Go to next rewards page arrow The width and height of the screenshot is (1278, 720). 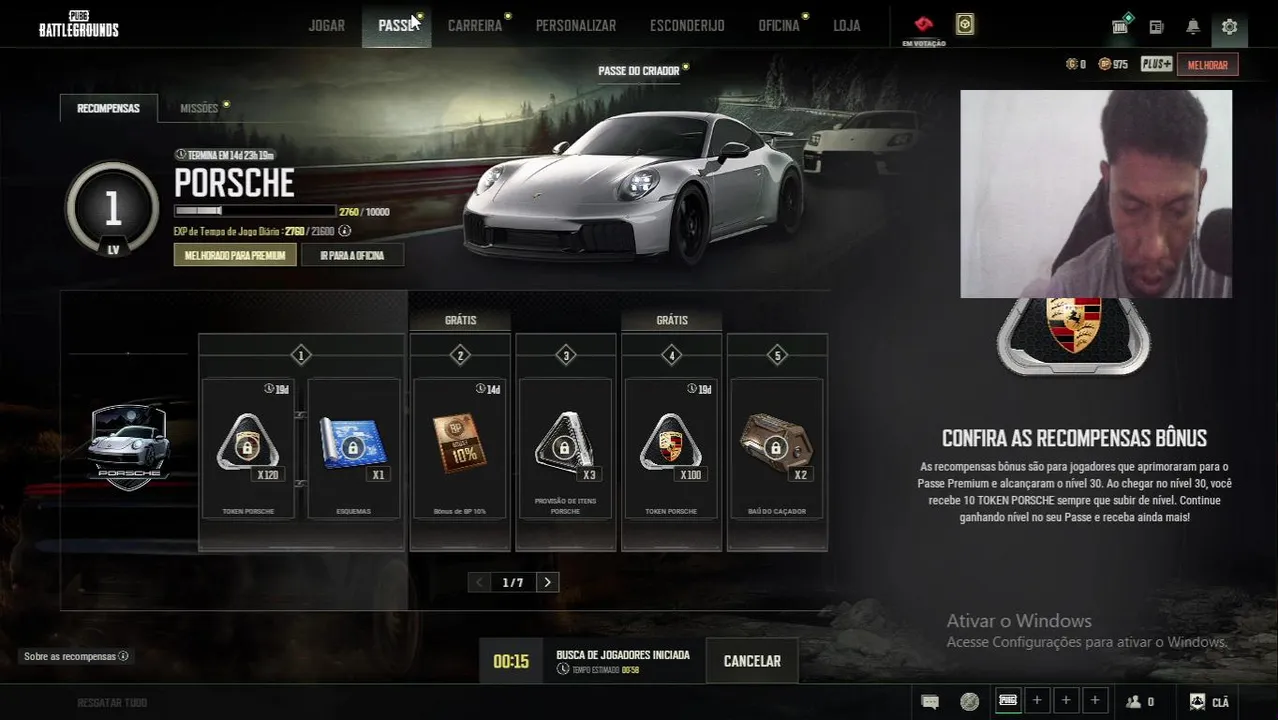click(547, 582)
